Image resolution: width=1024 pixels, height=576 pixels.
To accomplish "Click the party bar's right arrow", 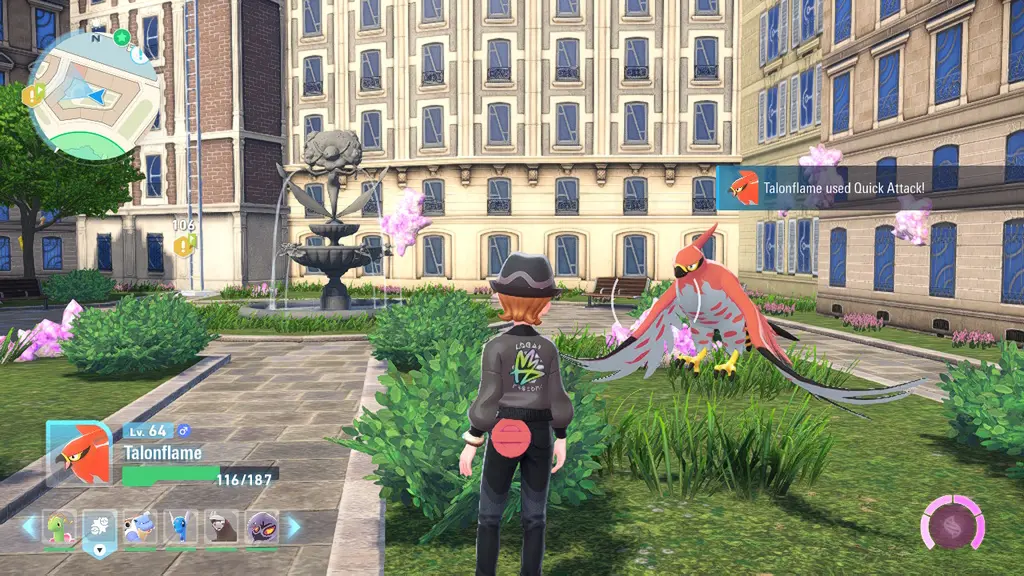I will 293,526.
